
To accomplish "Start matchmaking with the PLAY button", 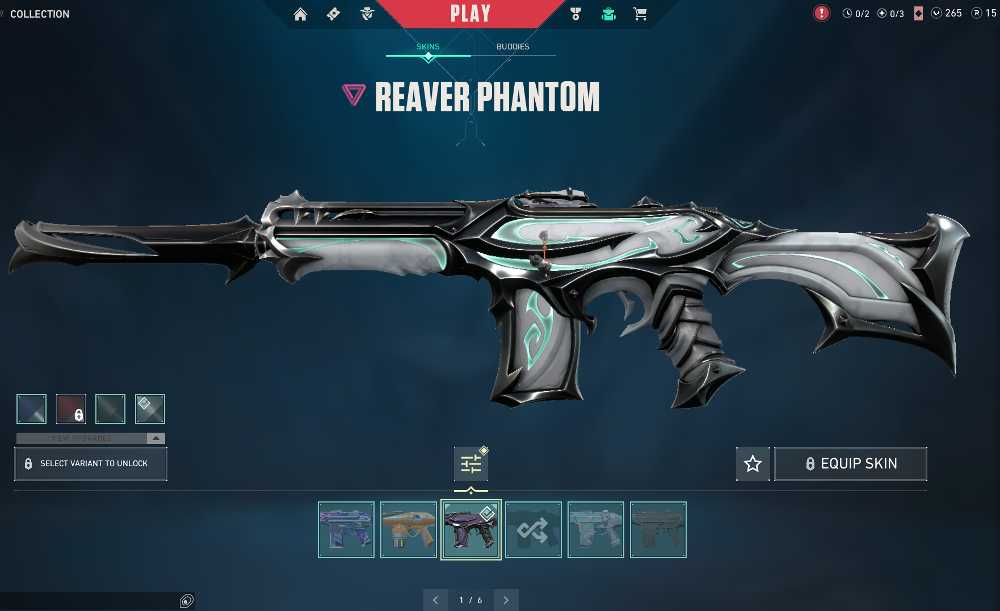I will (470, 14).
